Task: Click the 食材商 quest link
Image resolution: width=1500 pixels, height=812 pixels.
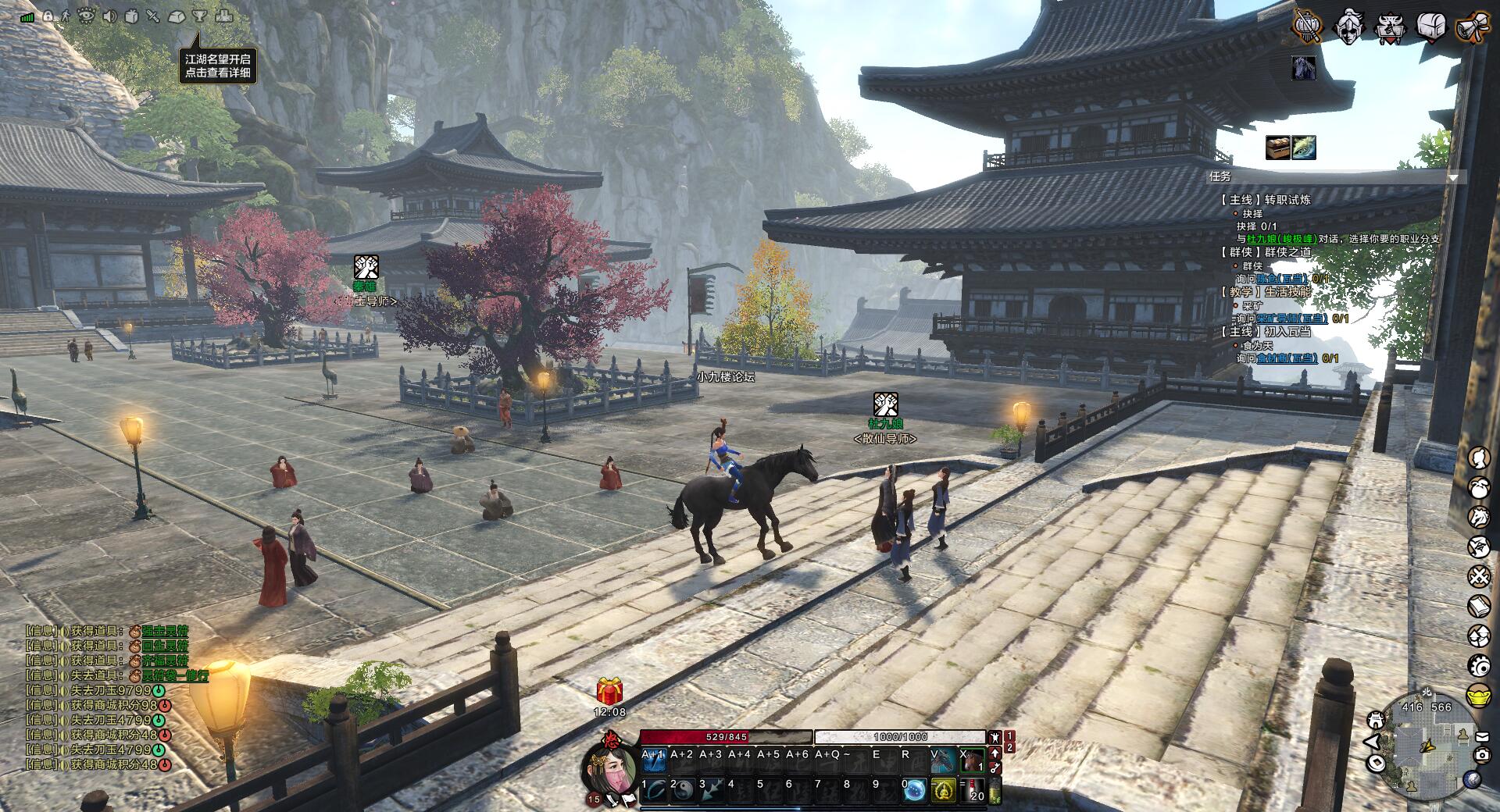Action: click(x=1286, y=358)
